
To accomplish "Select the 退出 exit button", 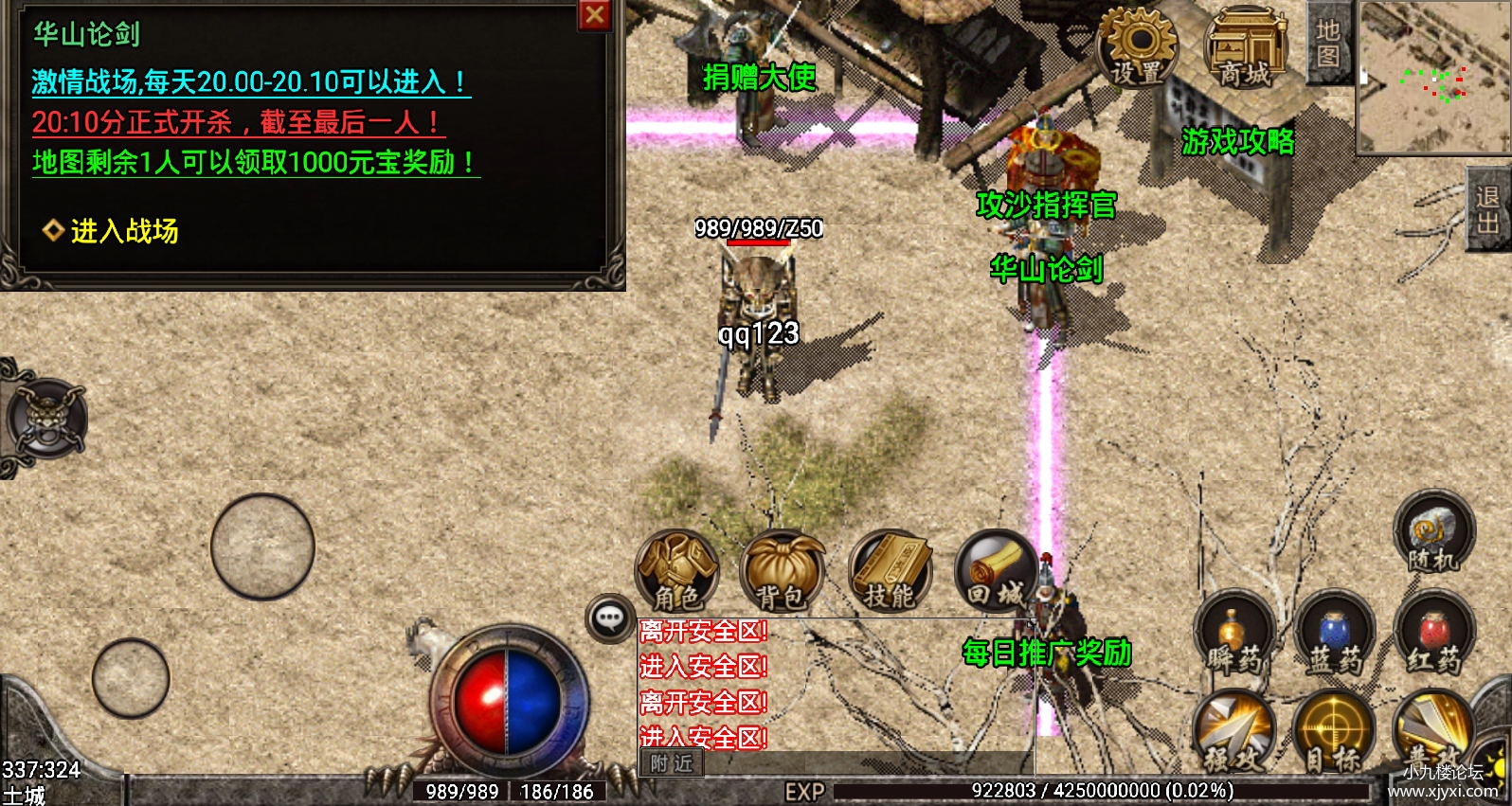I will point(1488,209).
